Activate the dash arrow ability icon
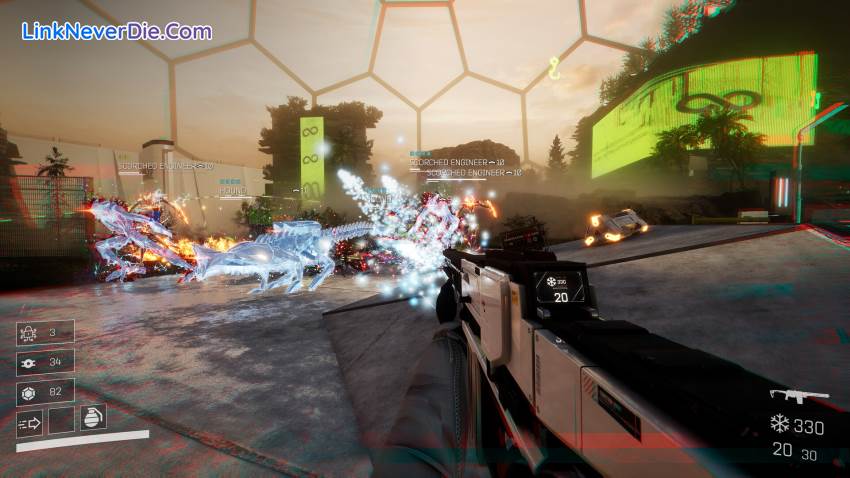Screen dimensions: 850x478 [29, 422]
